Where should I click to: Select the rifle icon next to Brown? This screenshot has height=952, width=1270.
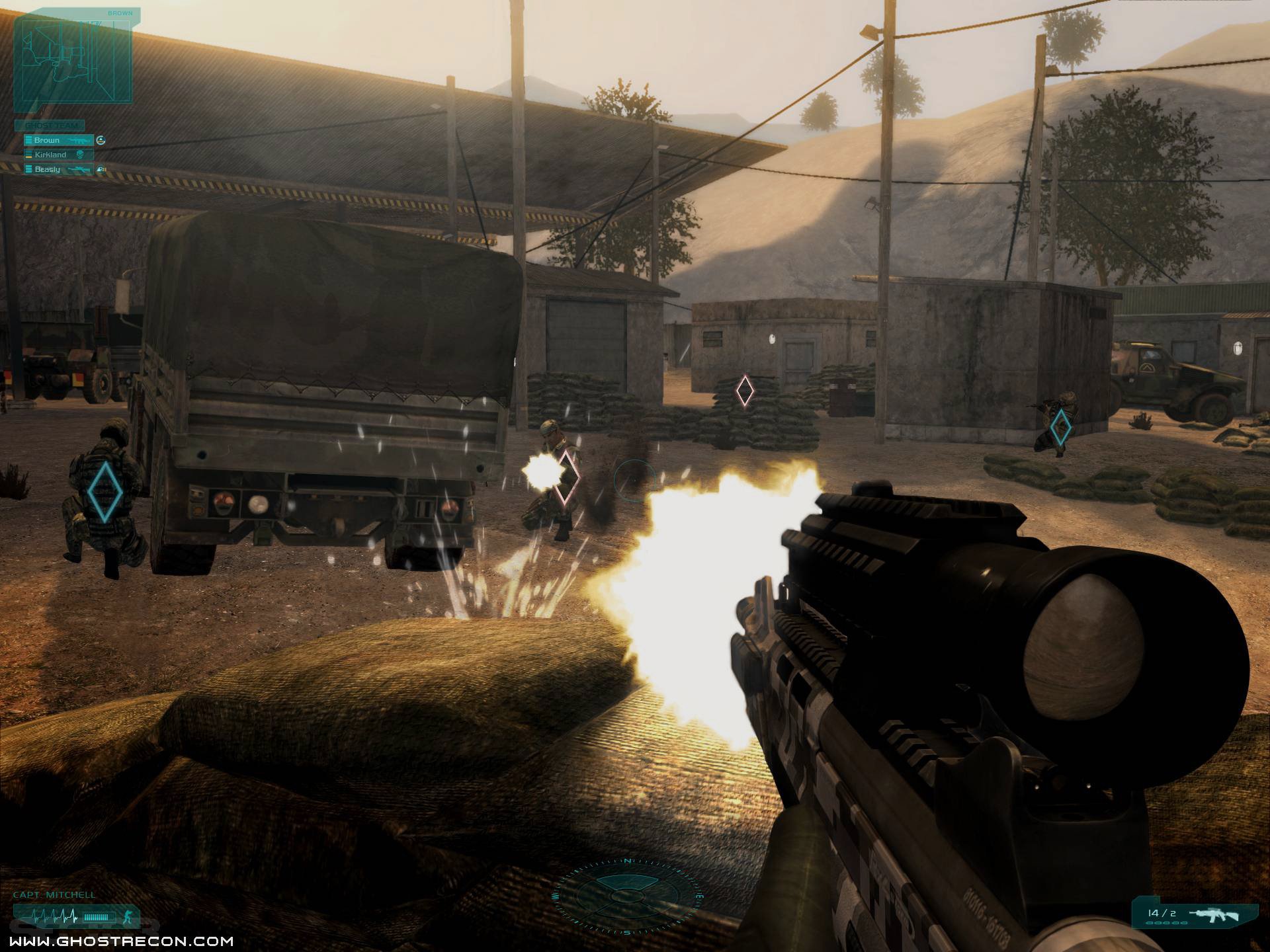point(79,140)
